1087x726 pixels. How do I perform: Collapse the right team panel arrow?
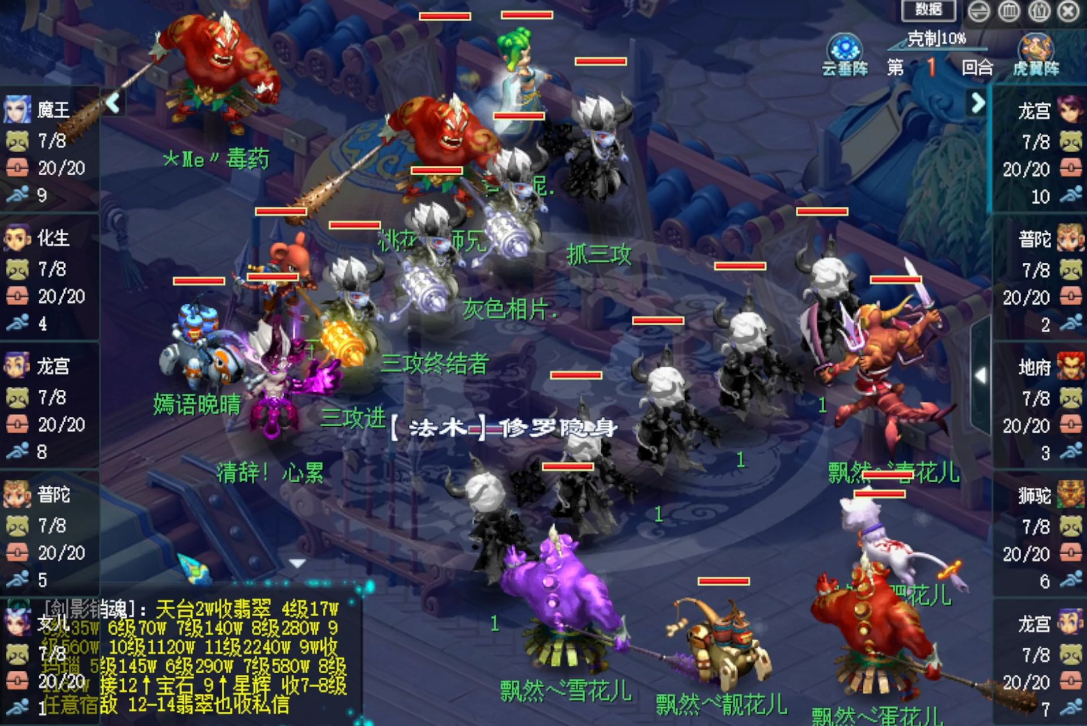click(x=977, y=102)
